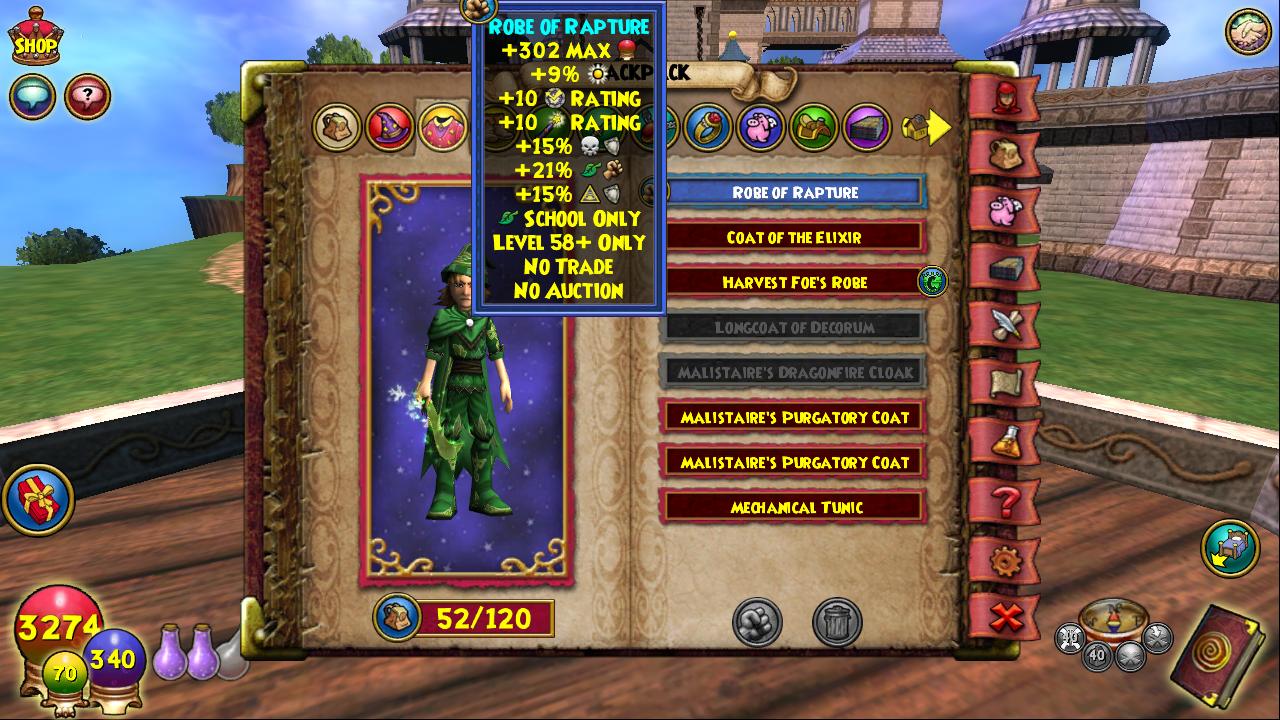
Task: Select the Robe of Rapture row
Action: [x=794, y=192]
